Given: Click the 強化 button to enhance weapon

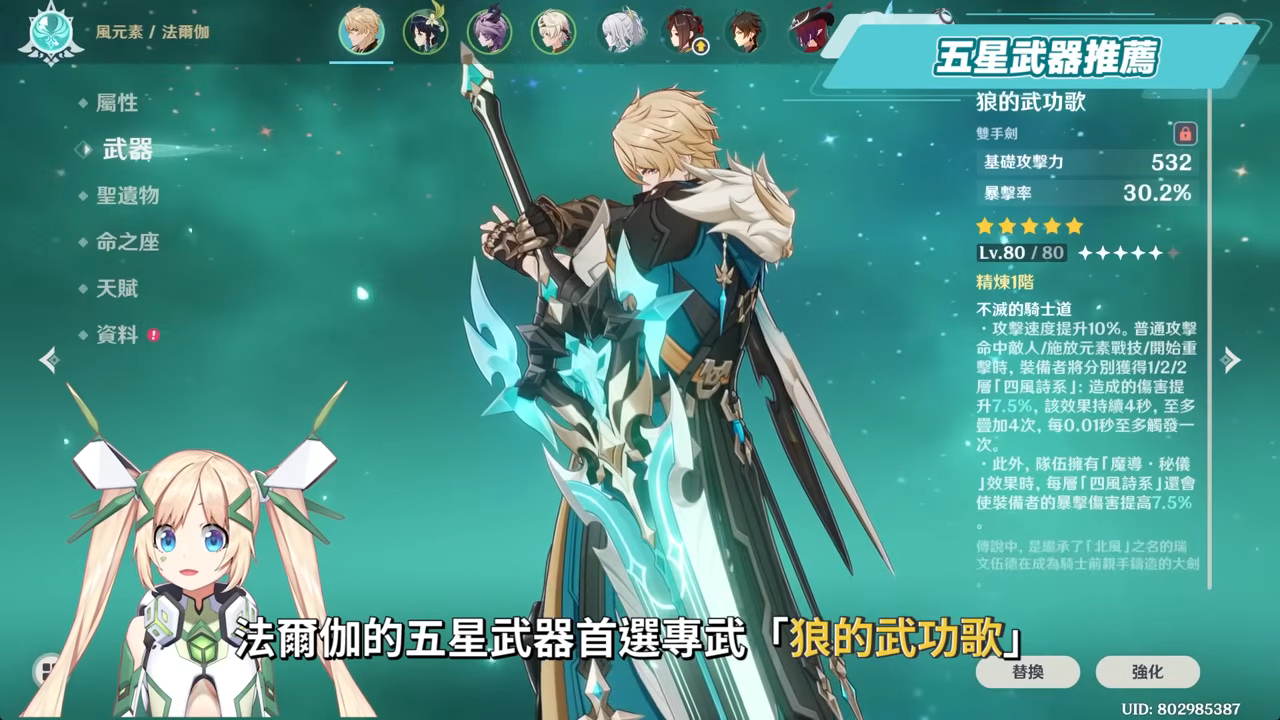Looking at the screenshot, I should pos(1146,672).
